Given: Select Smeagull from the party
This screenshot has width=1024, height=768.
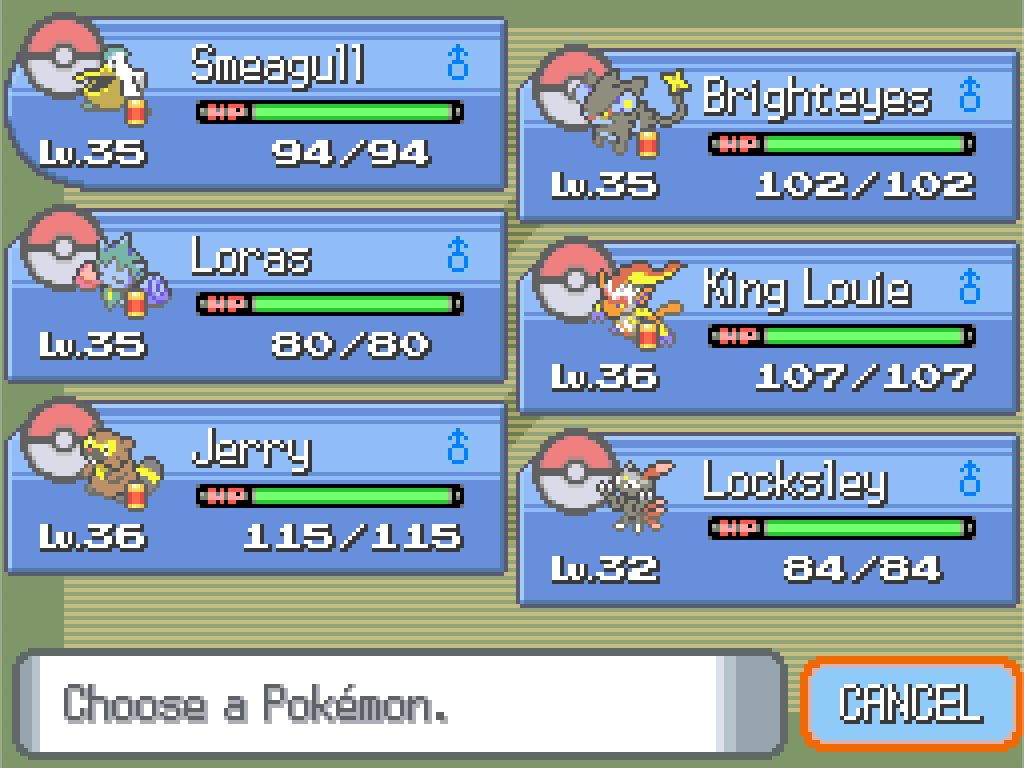Looking at the screenshot, I should tap(257, 104).
